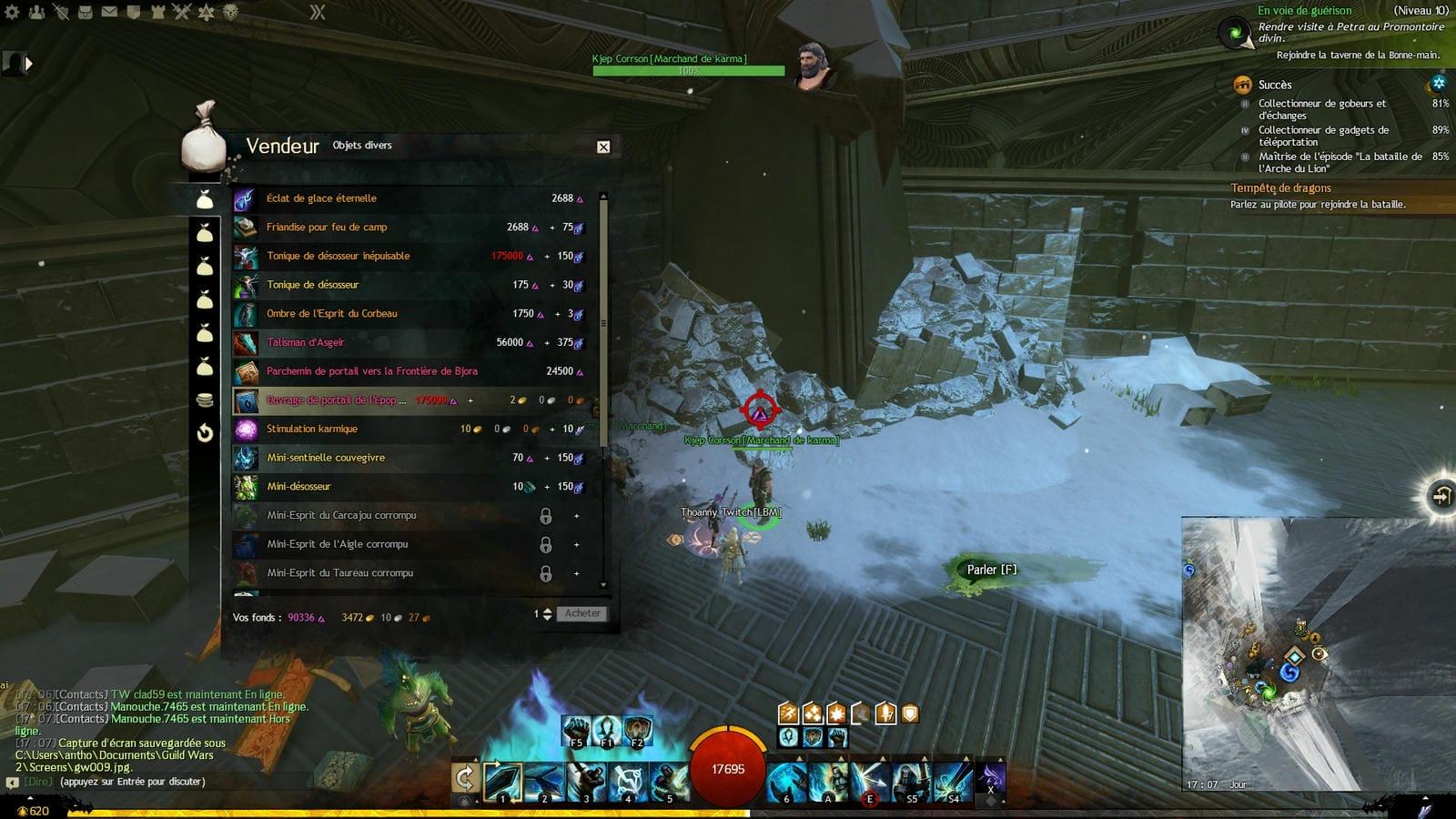Activate the weapon swap button
The width and height of the screenshot is (1456, 819).
pos(465,778)
